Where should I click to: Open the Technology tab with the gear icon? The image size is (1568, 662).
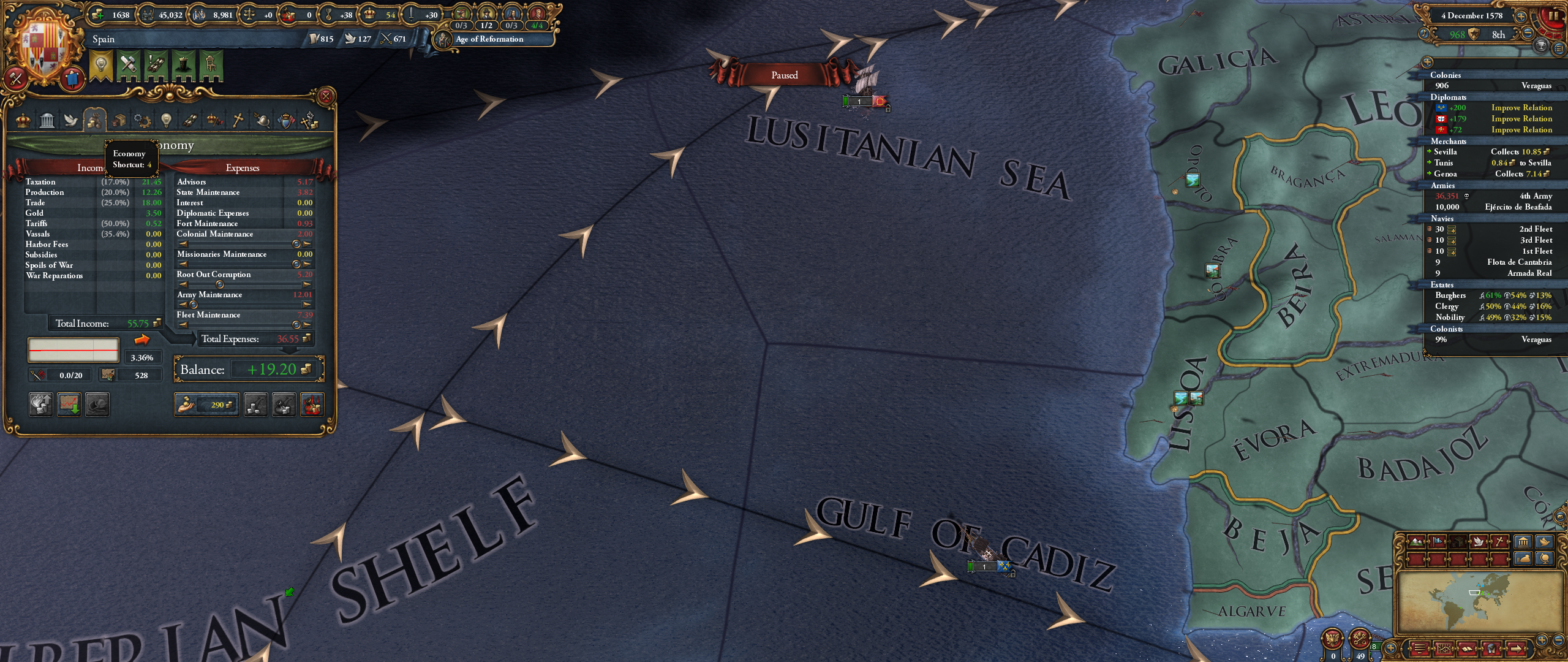143,120
